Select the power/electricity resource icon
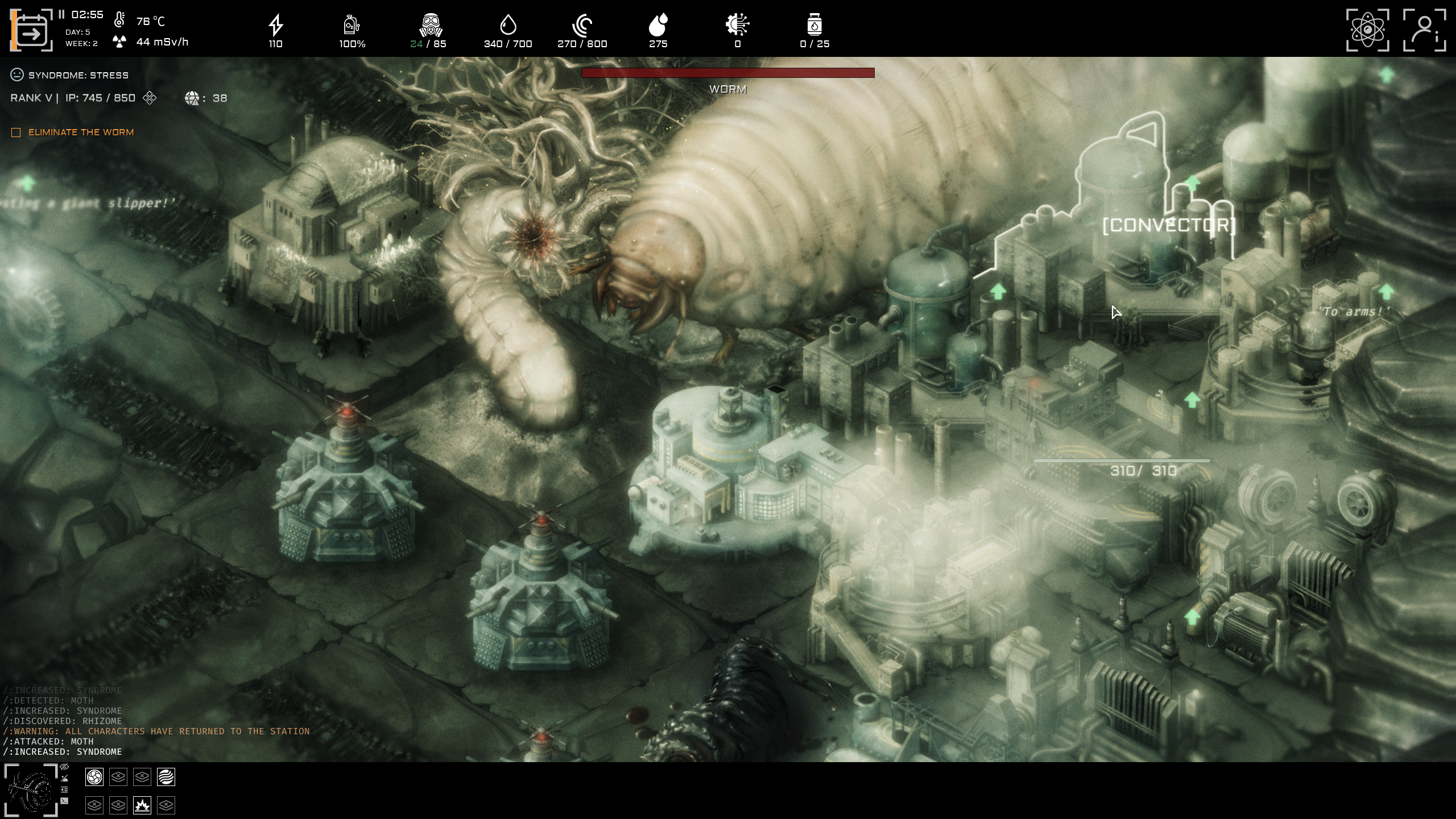This screenshot has height=819, width=1456. coord(275,26)
